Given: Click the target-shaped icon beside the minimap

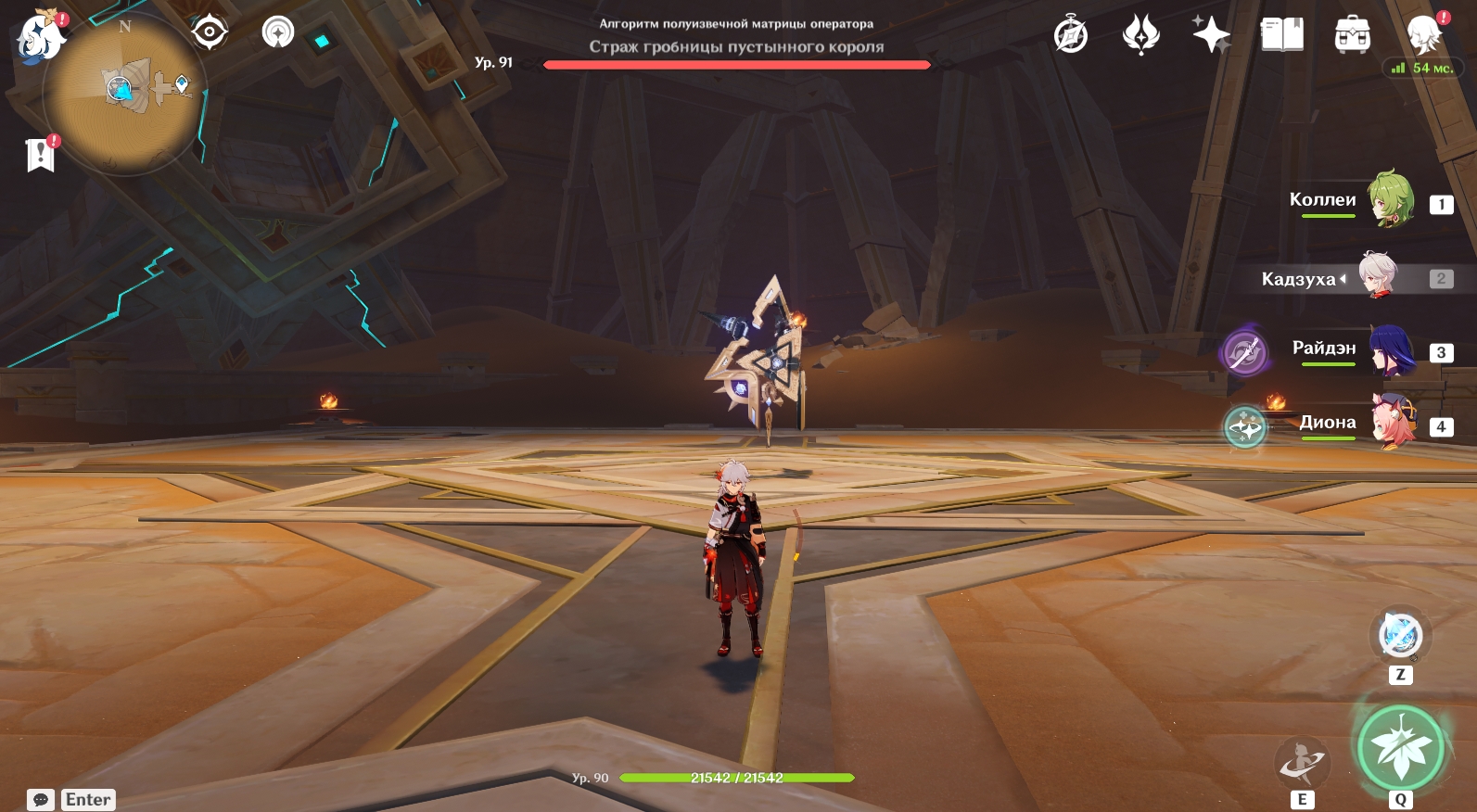Looking at the screenshot, I should coord(210,32).
